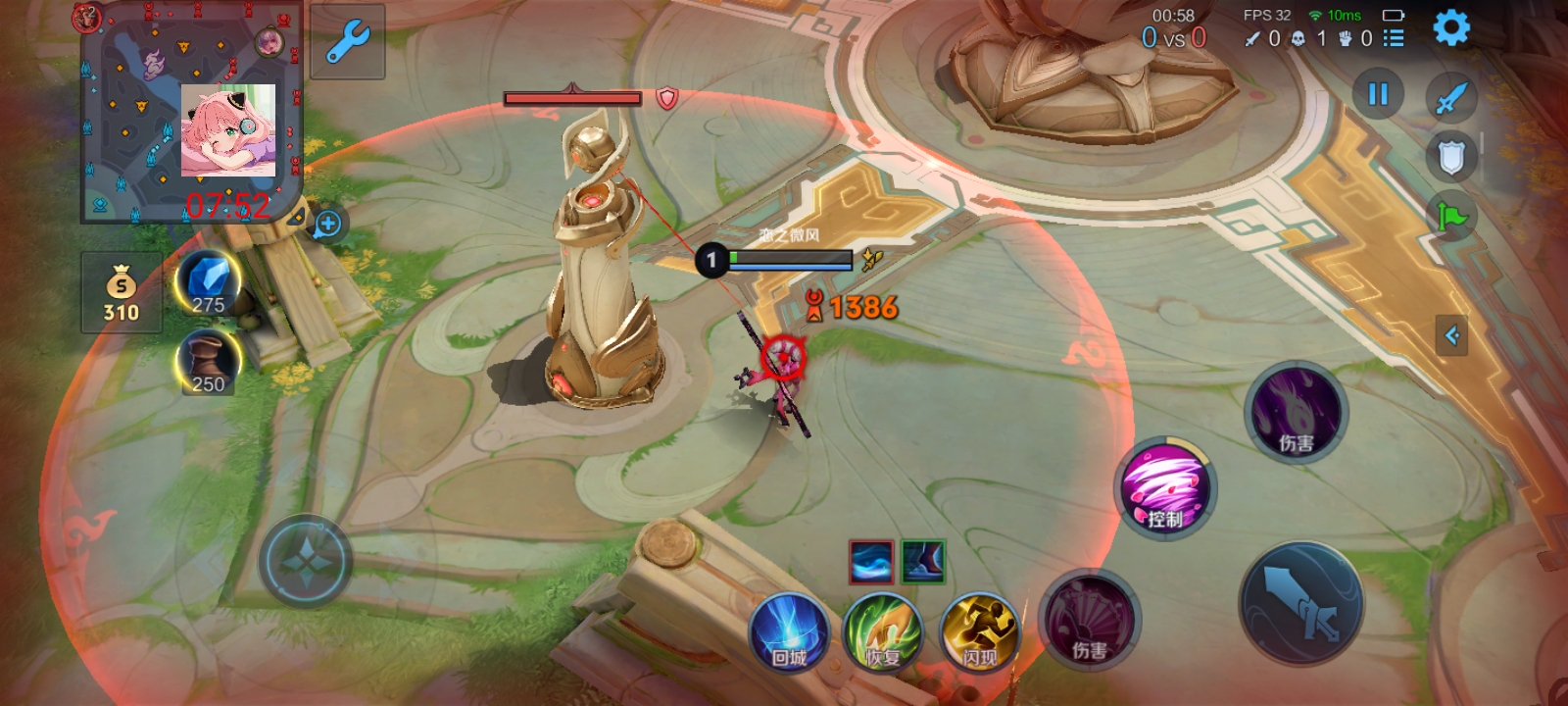This screenshot has width=1568, height=706.
Task: Select the shield defend signal button
Action: pos(1451,157)
